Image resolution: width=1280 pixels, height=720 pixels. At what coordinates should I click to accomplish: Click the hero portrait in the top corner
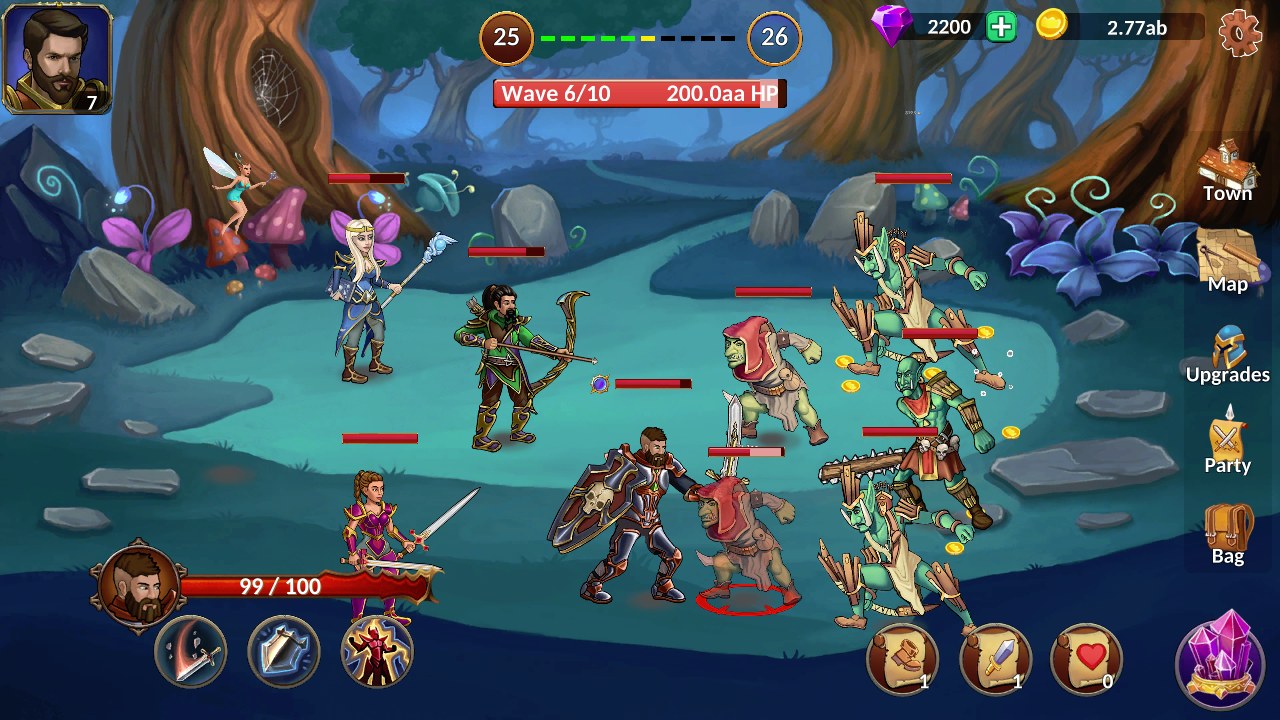(x=57, y=58)
